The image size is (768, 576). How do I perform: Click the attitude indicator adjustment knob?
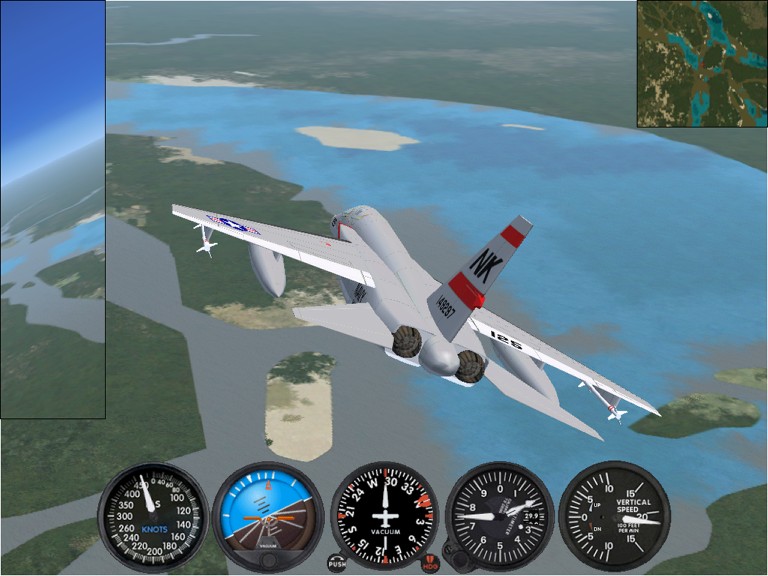268,561
